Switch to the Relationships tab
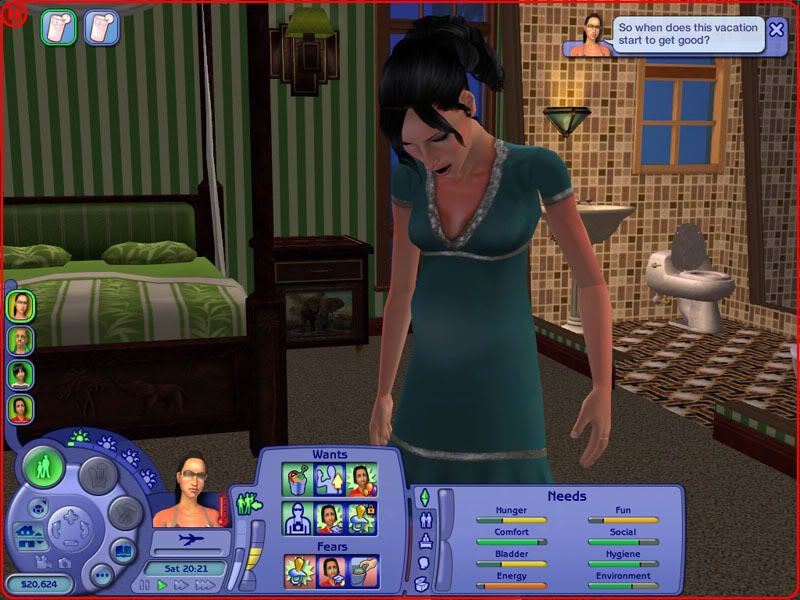Image resolution: width=800 pixels, height=600 pixels. (x=423, y=519)
